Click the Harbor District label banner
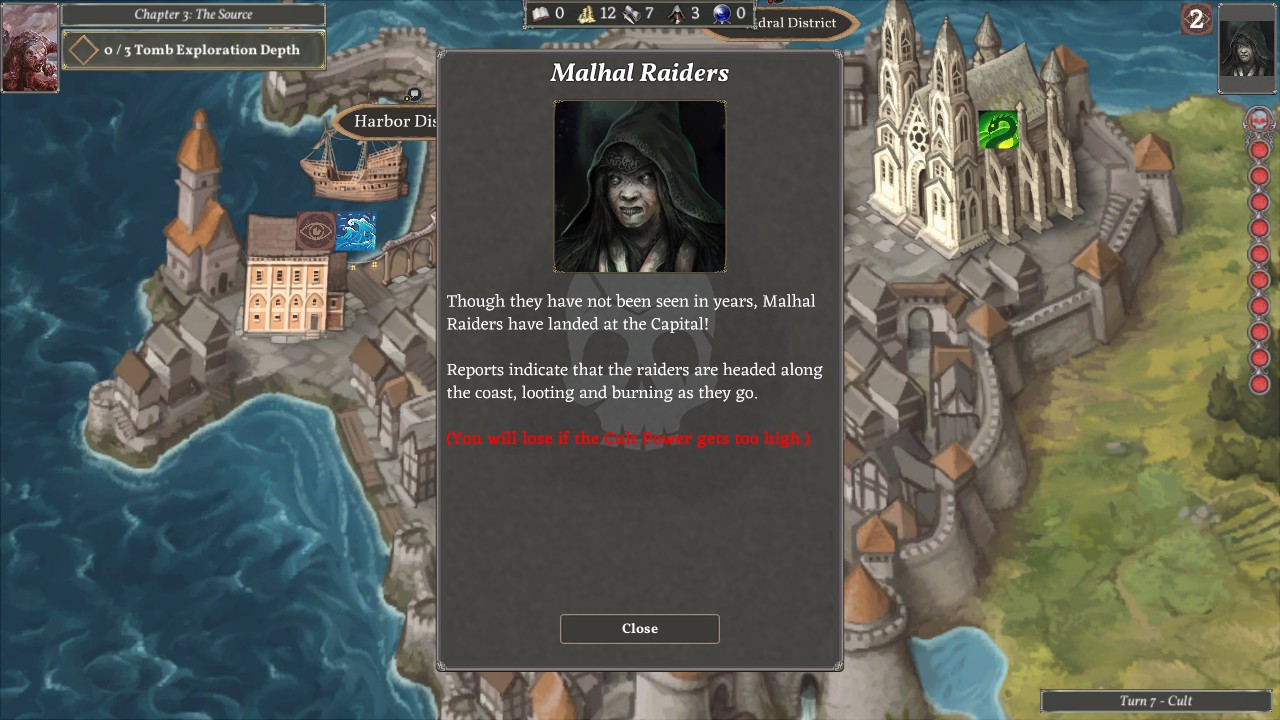Screen dimensions: 1280x720 click(396, 121)
